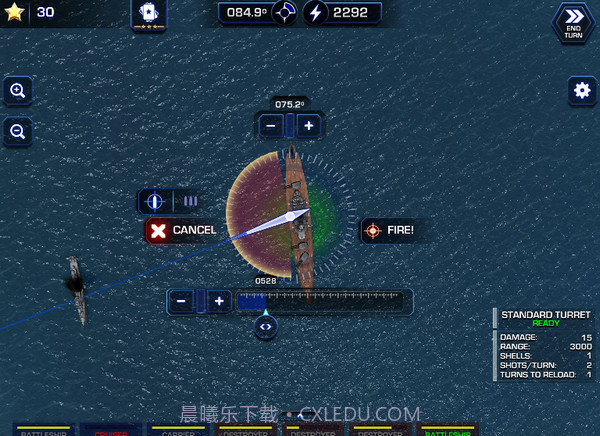Select the triple-shell salvo mode icon
600x436 pixels.
(x=190, y=201)
